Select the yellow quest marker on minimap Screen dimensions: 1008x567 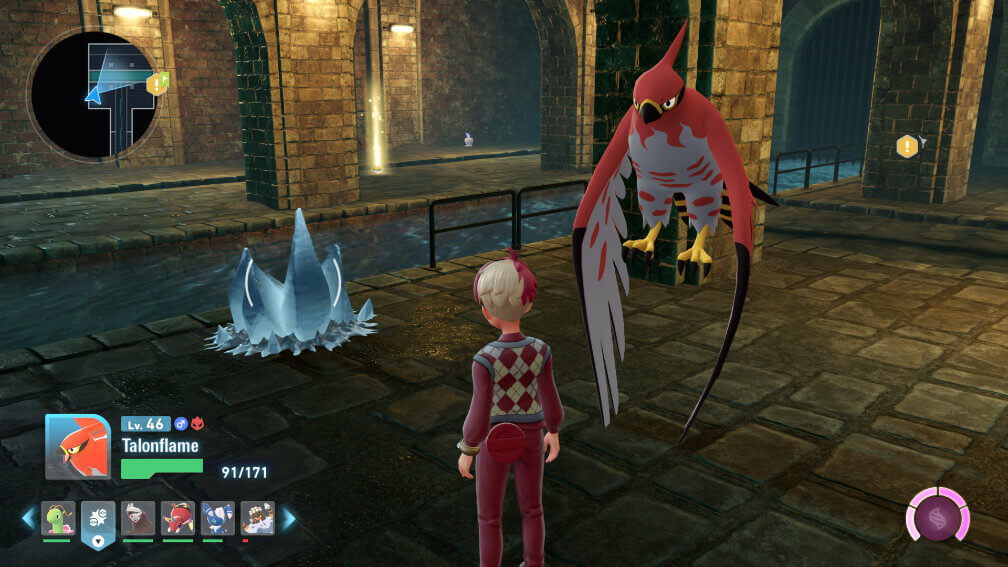(157, 84)
